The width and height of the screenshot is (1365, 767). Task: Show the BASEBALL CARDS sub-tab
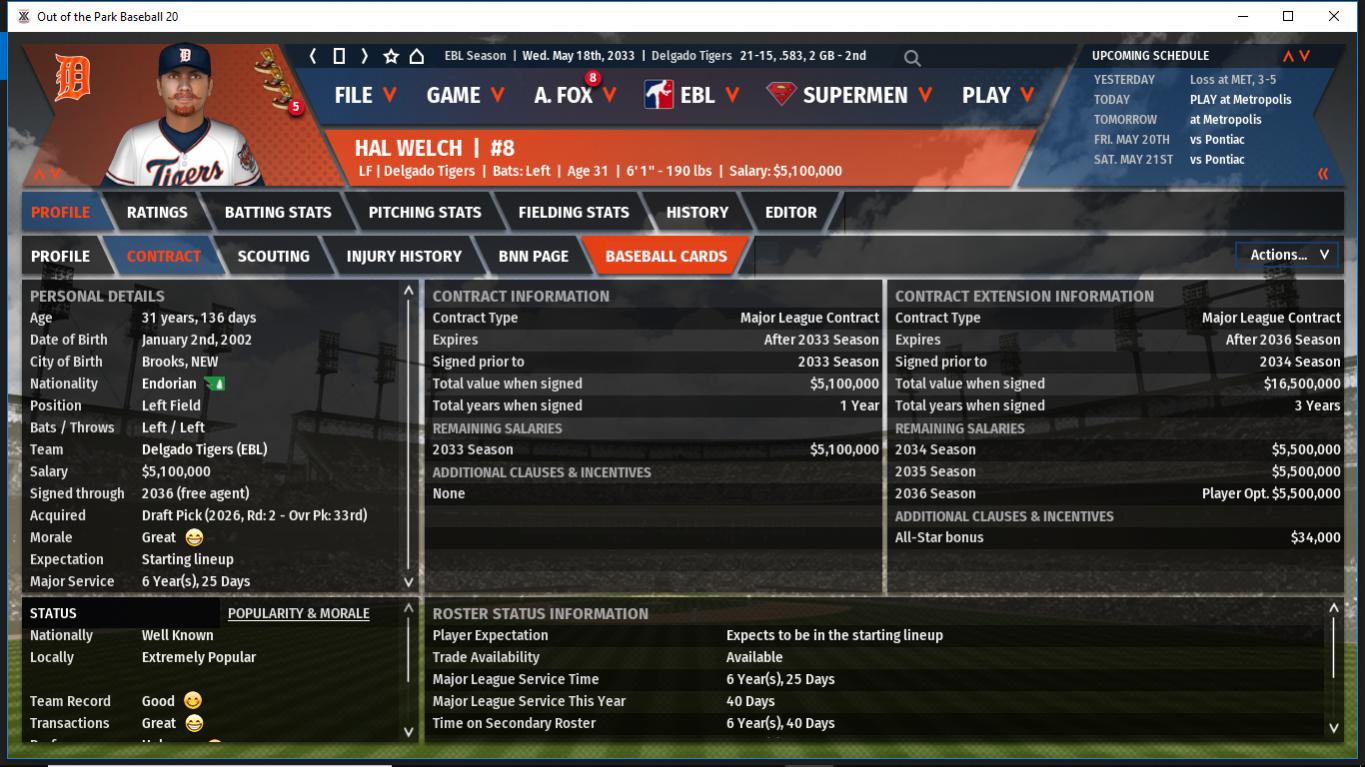pyautogui.click(x=666, y=256)
